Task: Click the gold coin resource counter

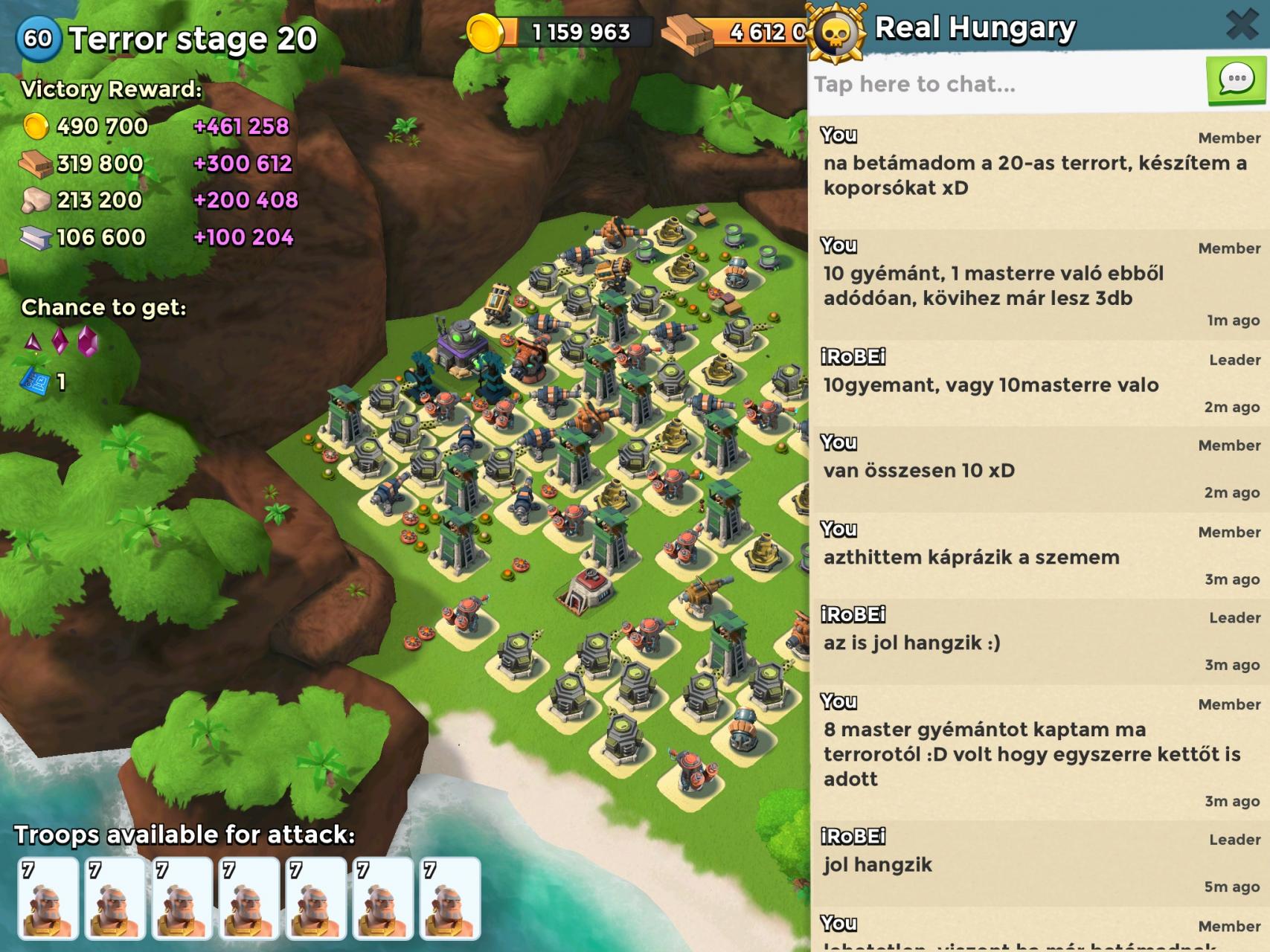Action: click(x=565, y=32)
